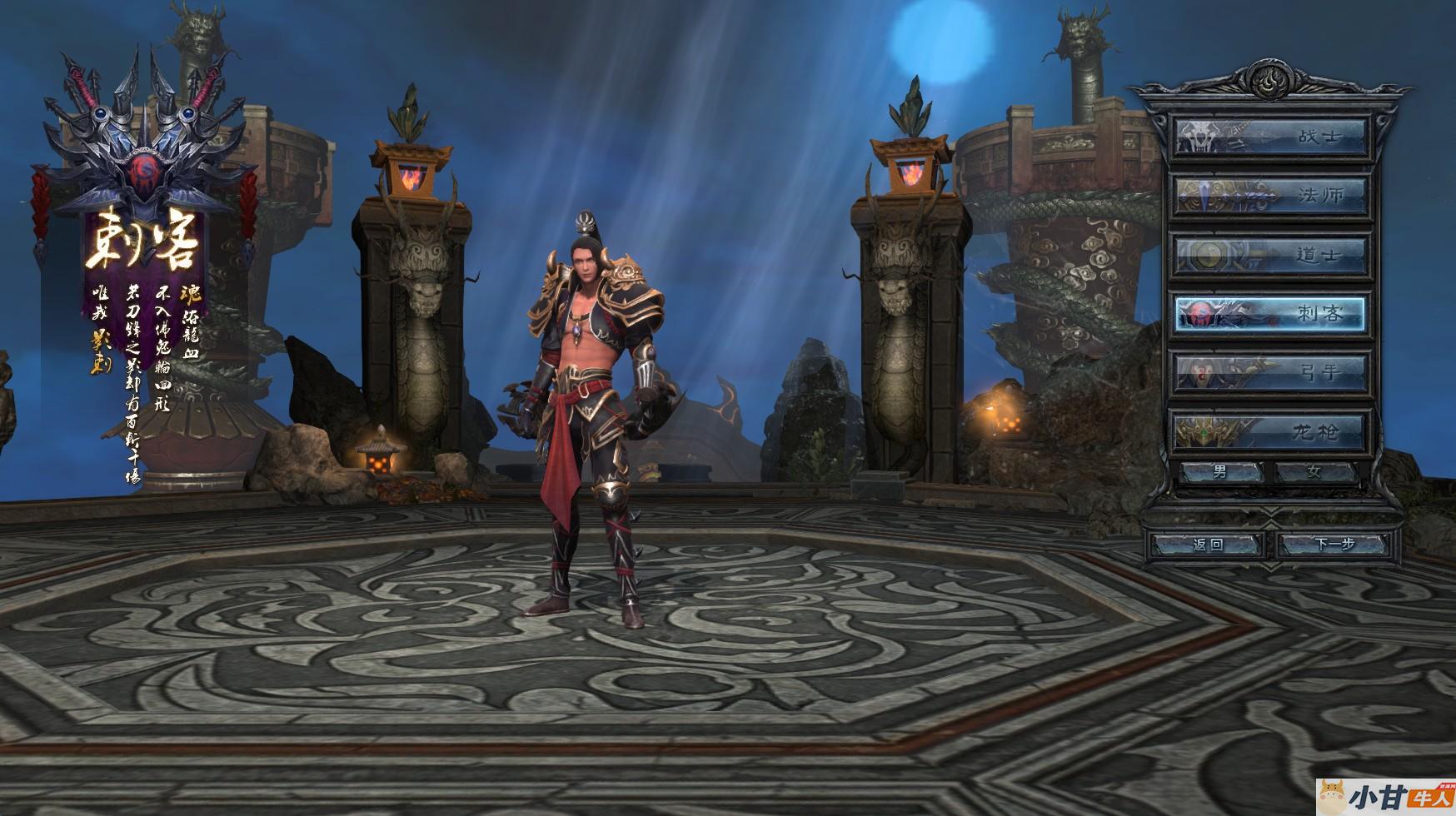
Task: Go back with the 返回 button
Action: click(x=1208, y=545)
